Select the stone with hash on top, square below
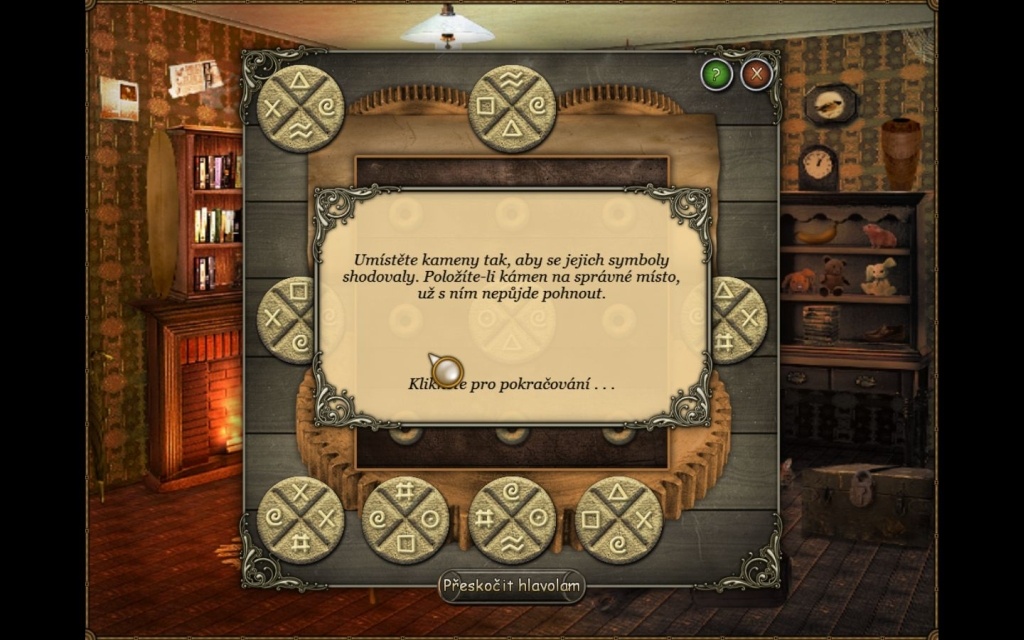Image resolution: width=1024 pixels, height=640 pixels. coord(405,519)
